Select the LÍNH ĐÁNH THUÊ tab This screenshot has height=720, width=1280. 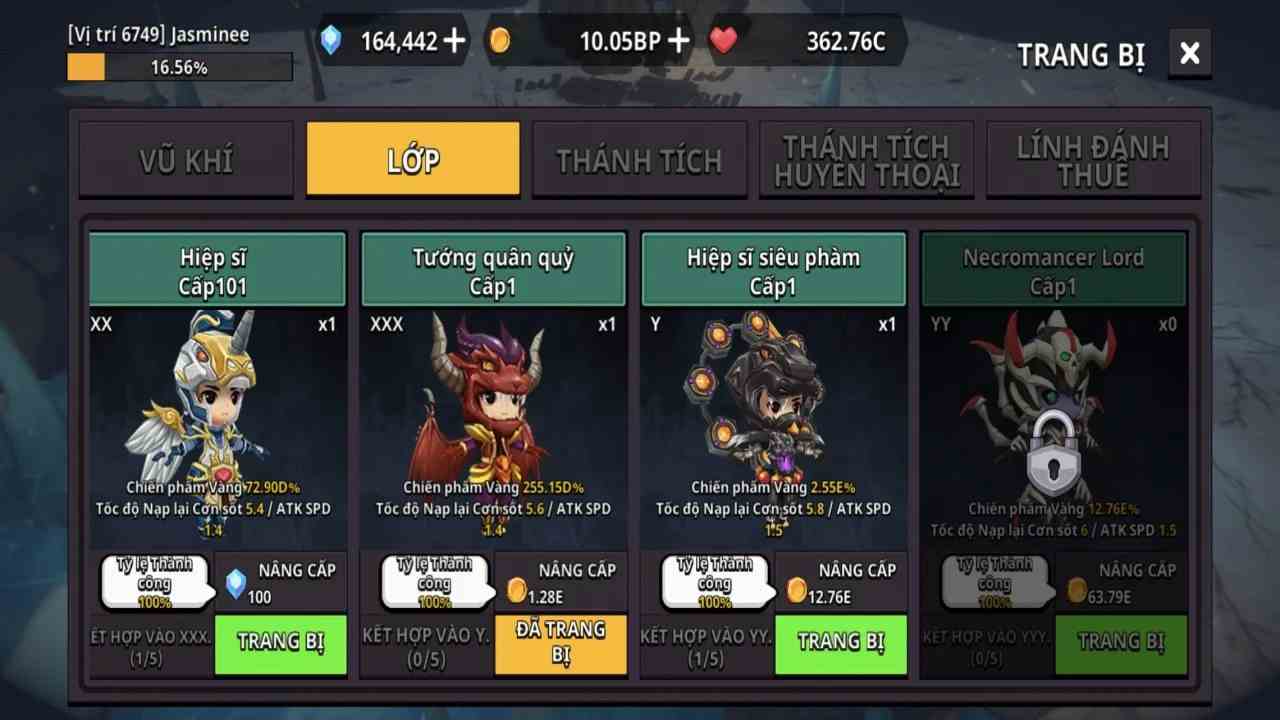1094,158
